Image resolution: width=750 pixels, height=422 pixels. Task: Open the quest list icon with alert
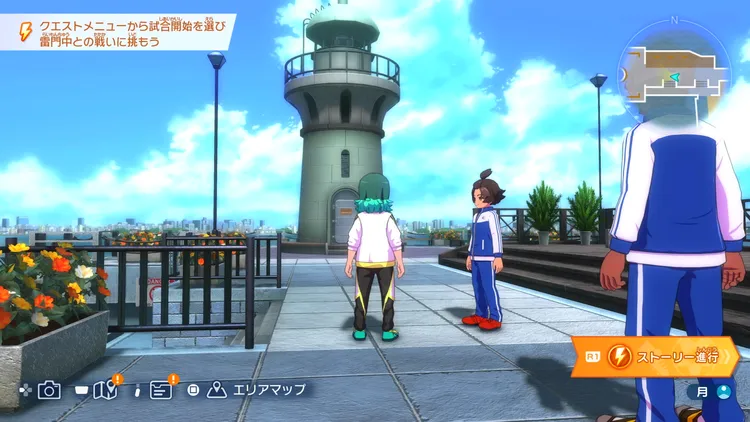[x=161, y=390]
